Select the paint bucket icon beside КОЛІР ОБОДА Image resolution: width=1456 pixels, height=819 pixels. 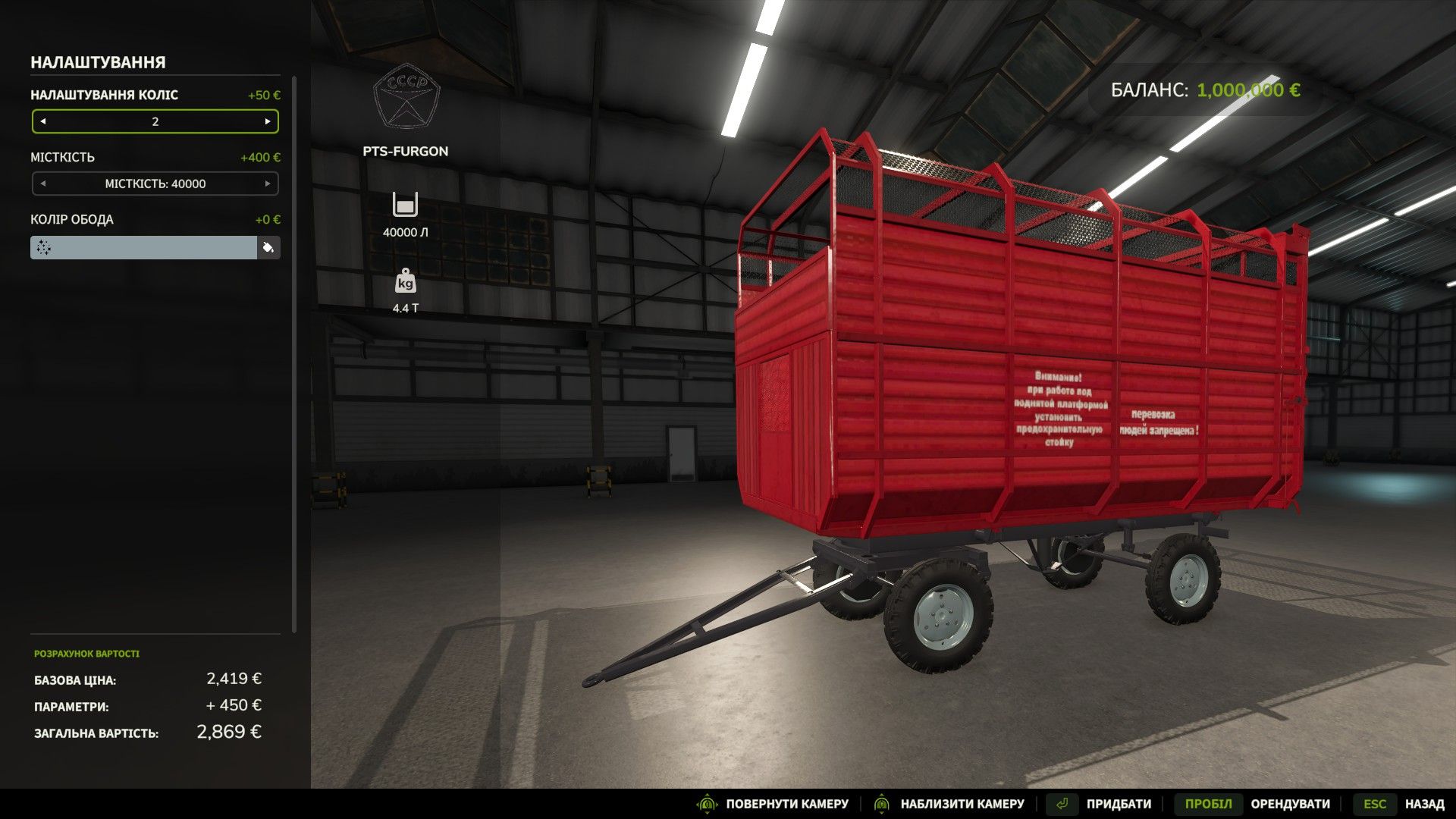coord(271,247)
